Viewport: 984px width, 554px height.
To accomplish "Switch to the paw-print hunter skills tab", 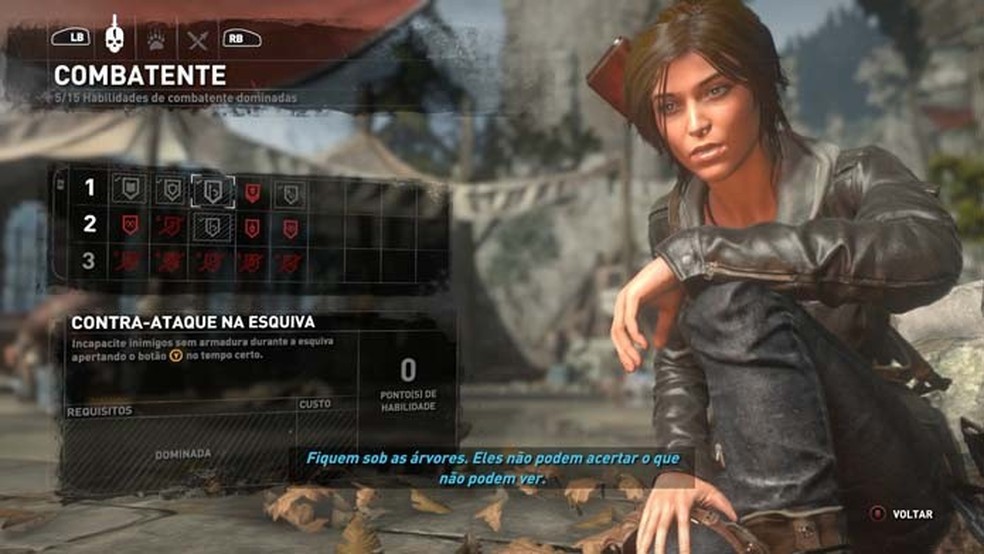I will pyautogui.click(x=157, y=38).
